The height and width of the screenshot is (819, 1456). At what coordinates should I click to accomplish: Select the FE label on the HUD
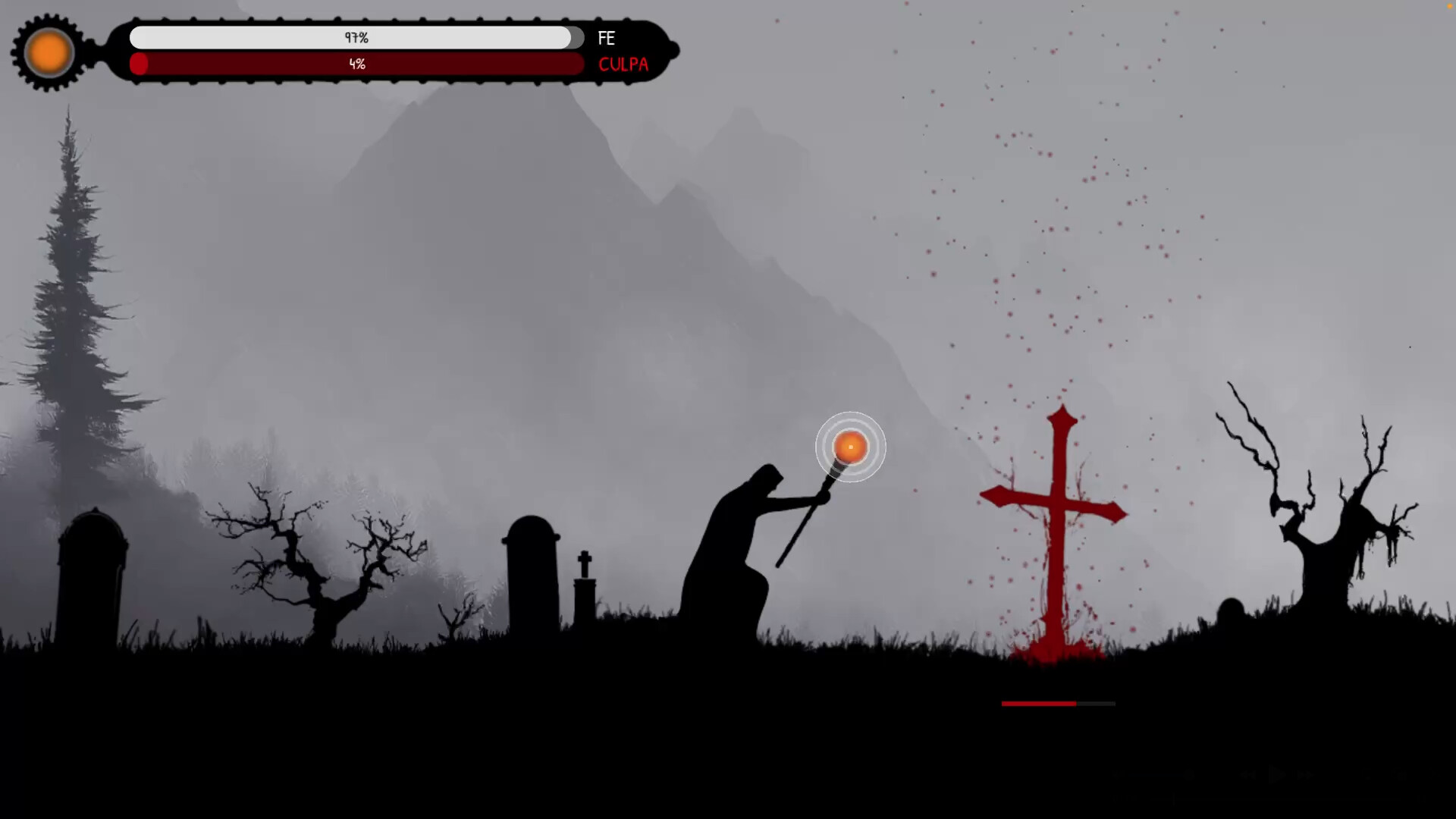click(607, 38)
